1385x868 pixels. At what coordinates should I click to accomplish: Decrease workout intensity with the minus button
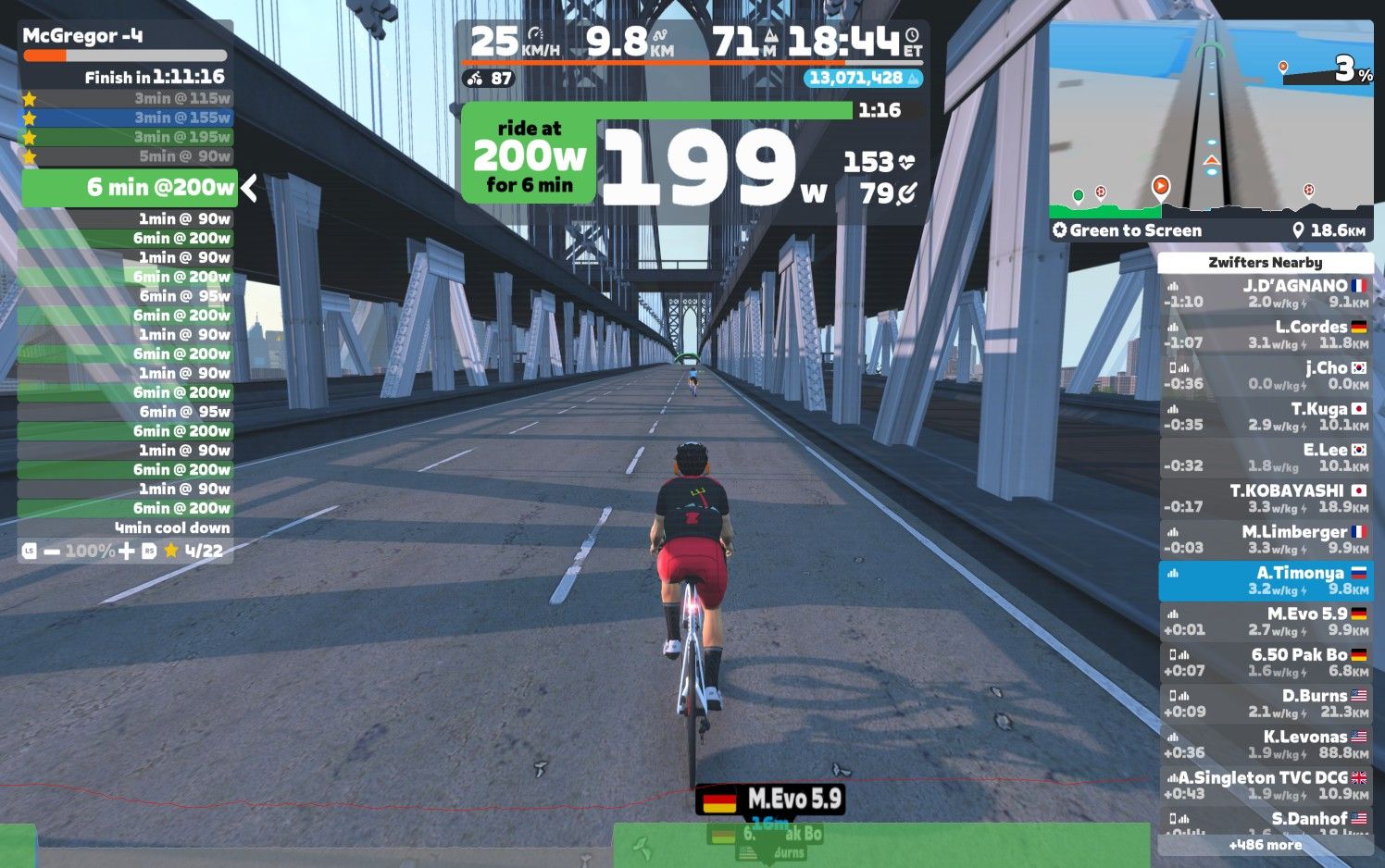[x=52, y=552]
